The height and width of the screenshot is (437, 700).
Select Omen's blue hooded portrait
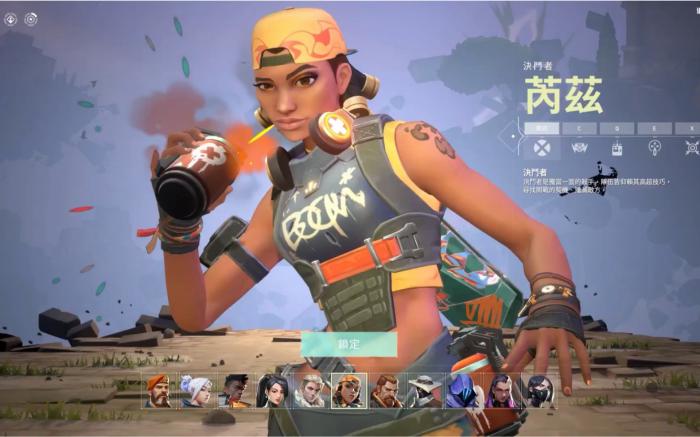462,390
